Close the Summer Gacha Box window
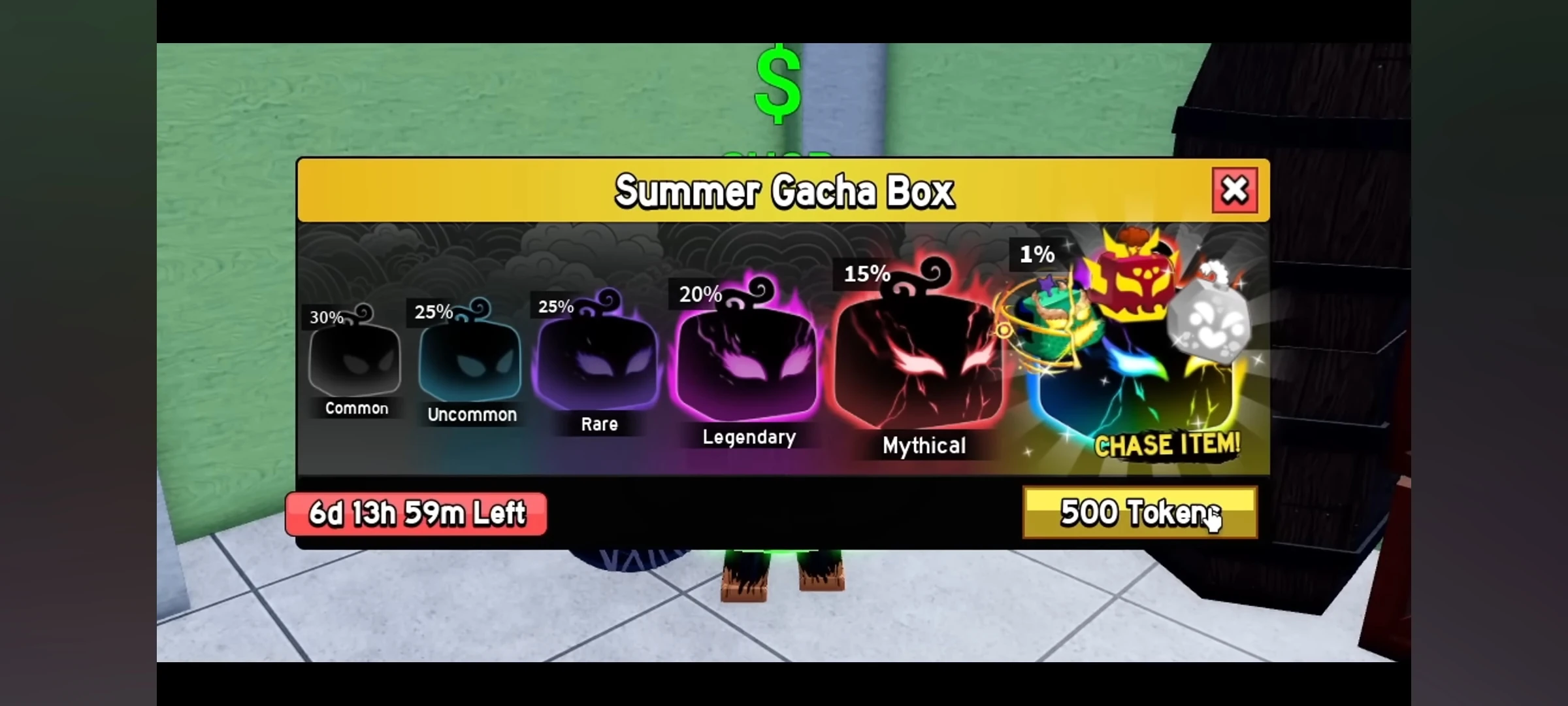This screenshot has height=706, width=1568. point(1235,190)
